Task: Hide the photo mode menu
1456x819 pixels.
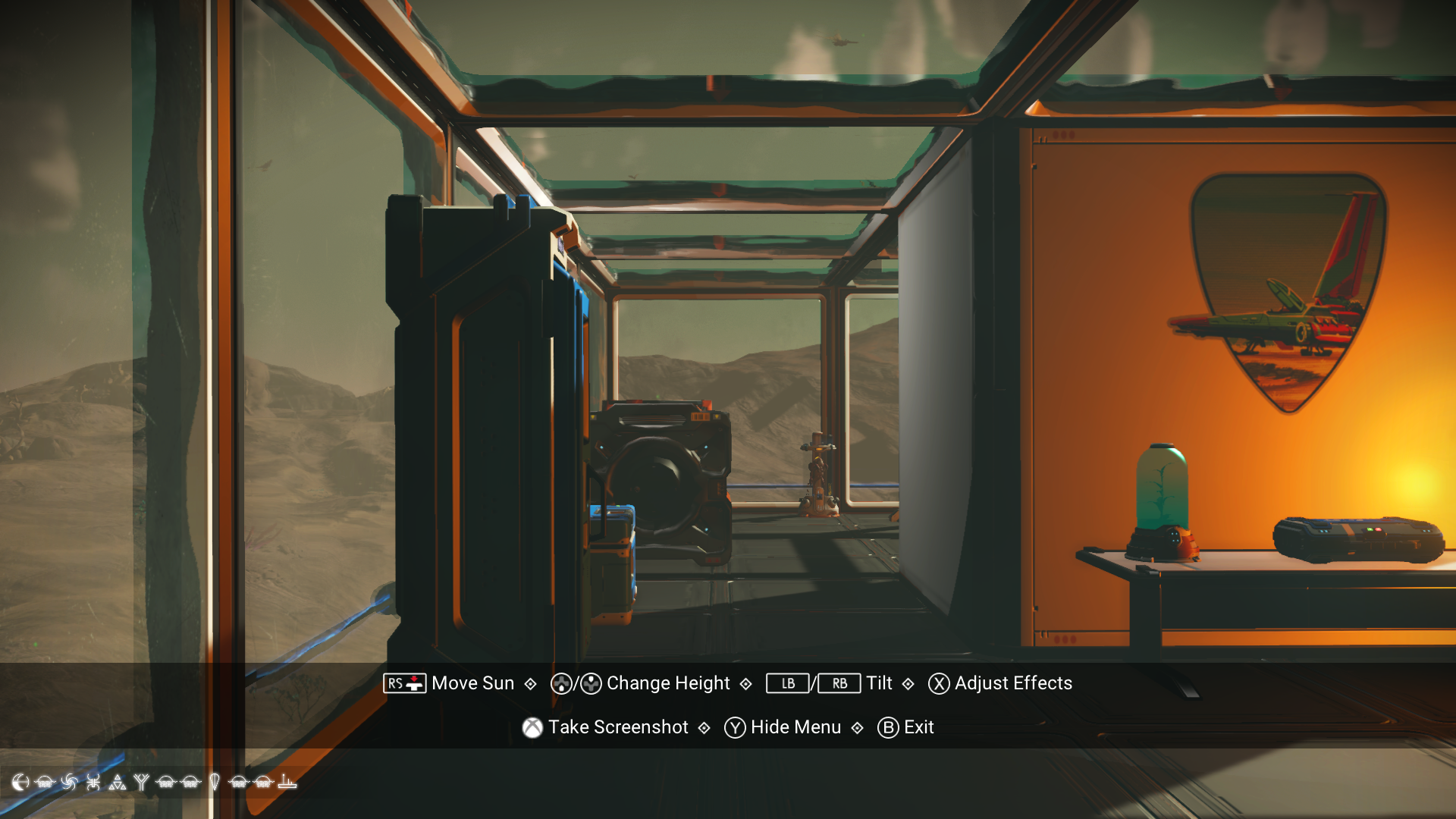Action: click(794, 727)
